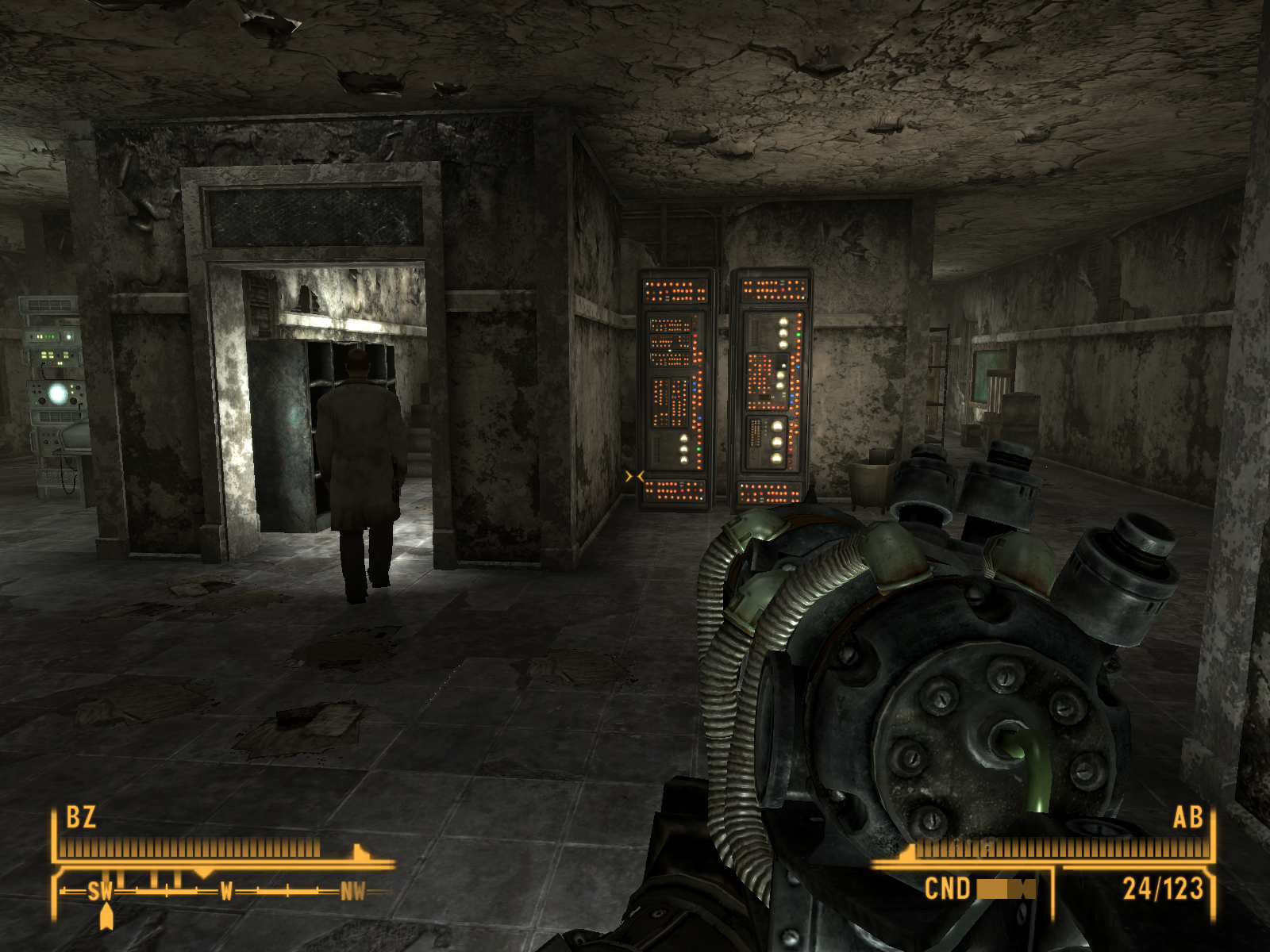1270x952 pixels.
Task: Select the quest marker arrow below the compass
Action: click(106, 917)
